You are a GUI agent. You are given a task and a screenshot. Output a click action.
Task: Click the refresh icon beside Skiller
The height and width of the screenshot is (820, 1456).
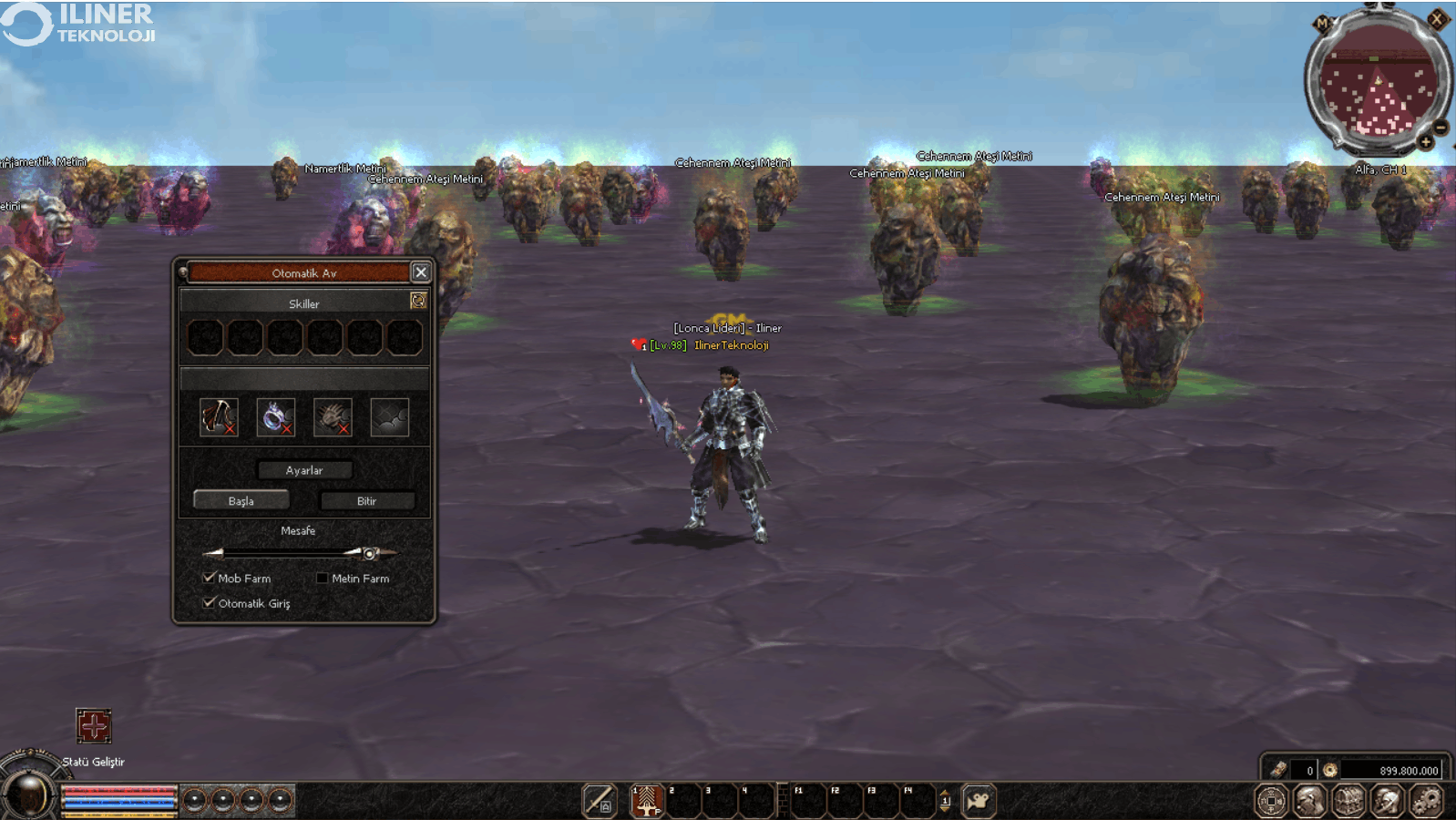click(x=418, y=301)
